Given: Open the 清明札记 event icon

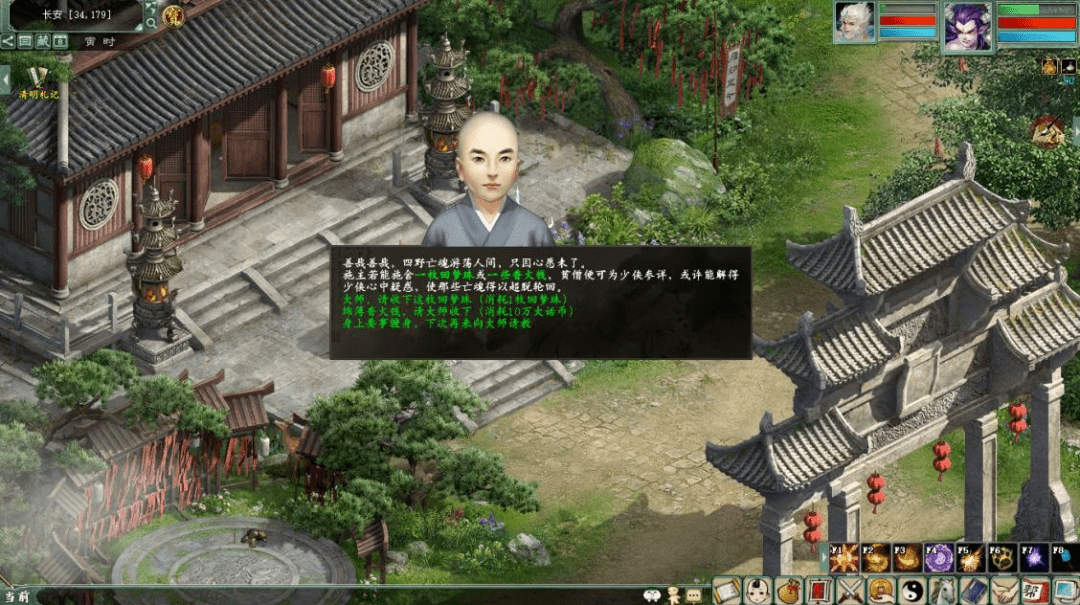Looking at the screenshot, I should (38, 80).
